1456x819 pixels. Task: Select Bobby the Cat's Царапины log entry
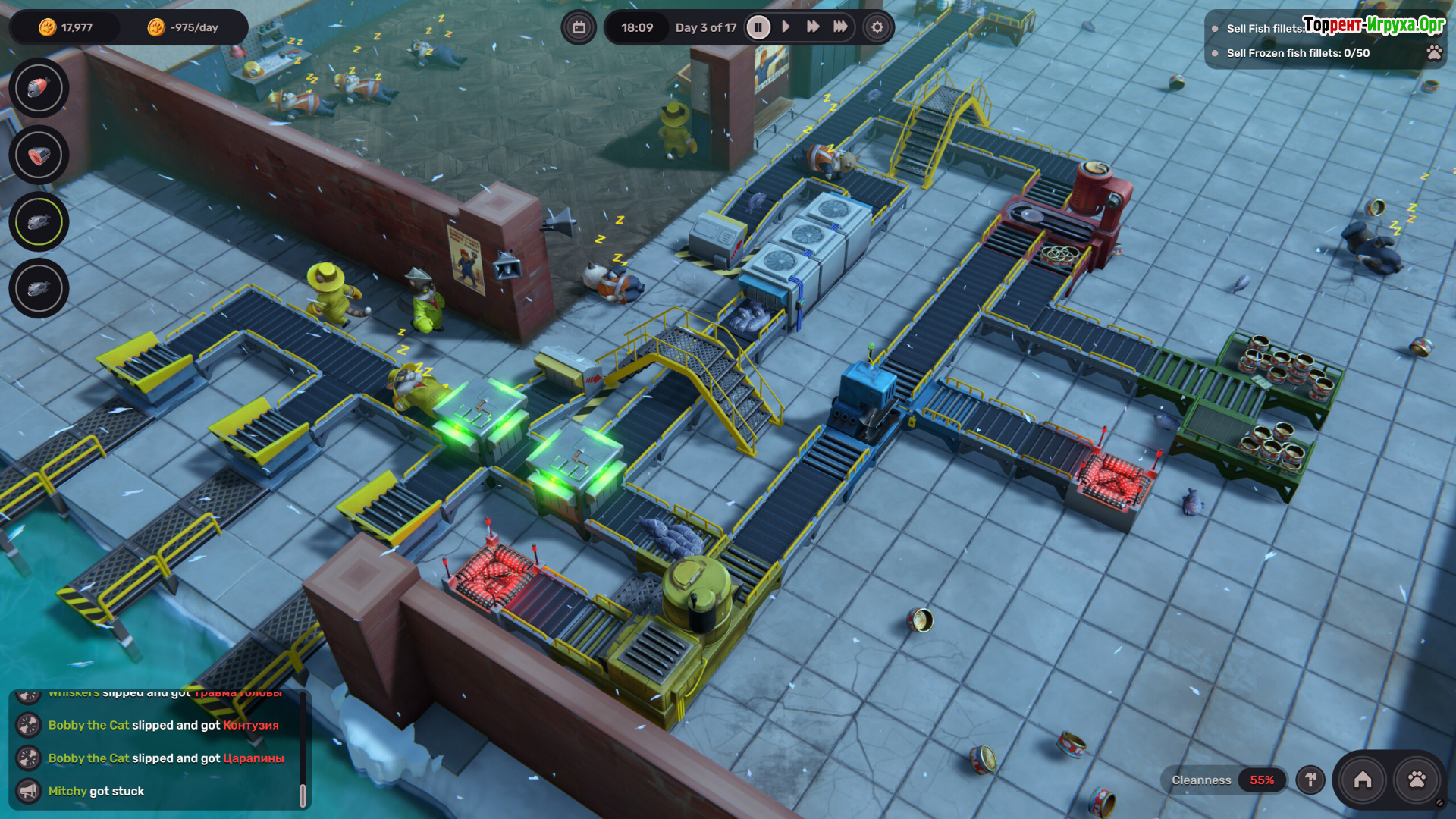166,758
